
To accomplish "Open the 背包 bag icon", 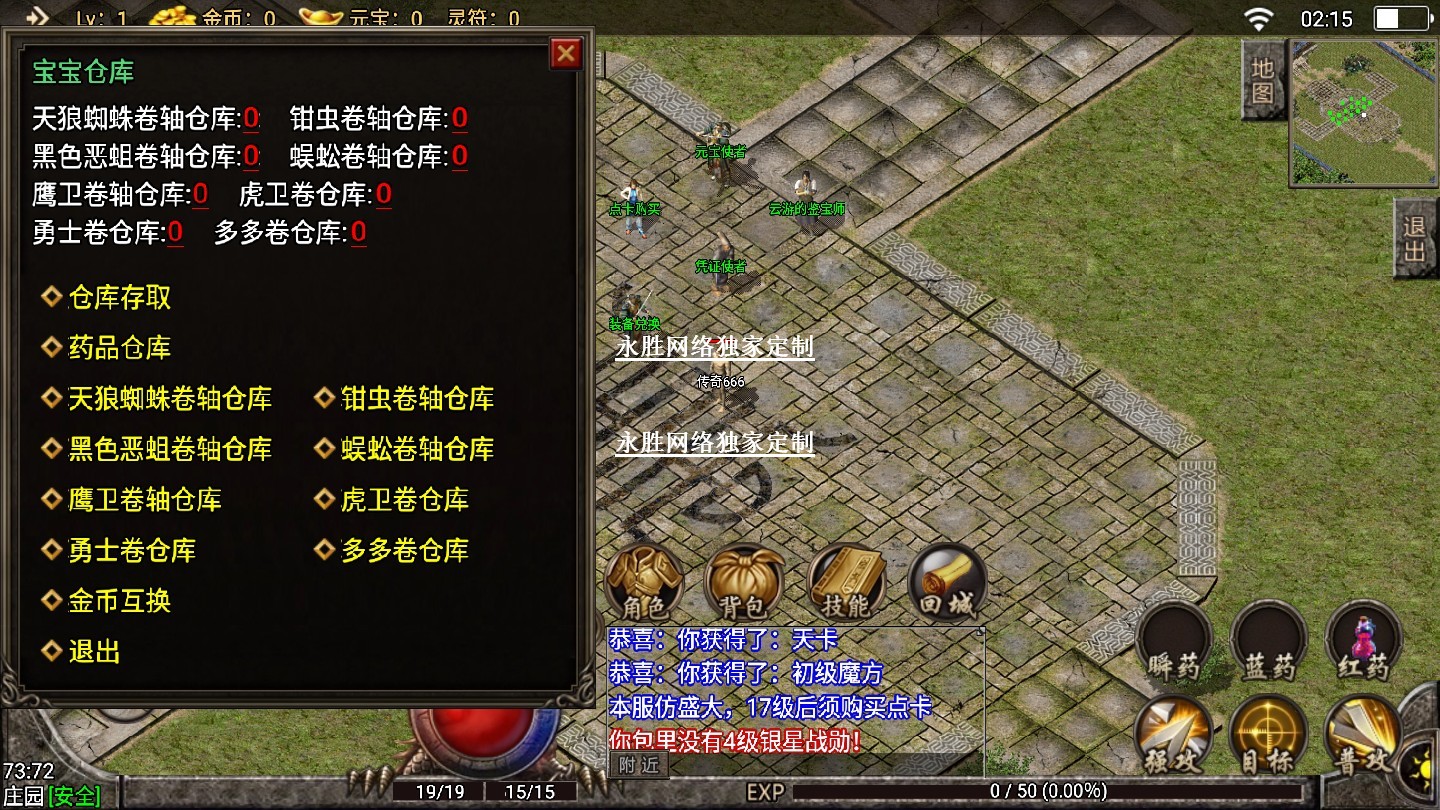I will tap(743, 583).
